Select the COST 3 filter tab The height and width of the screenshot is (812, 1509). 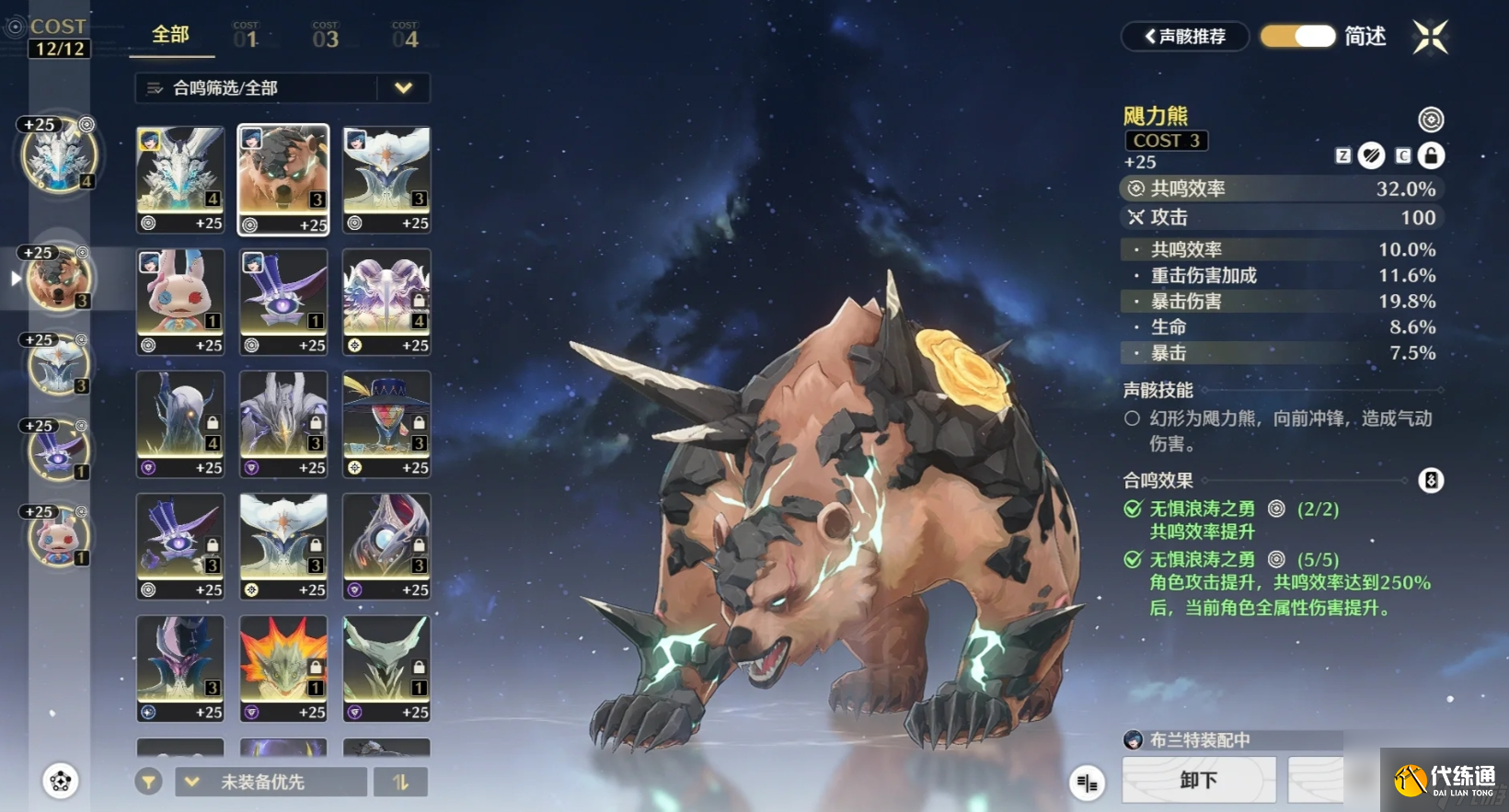click(325, 36)
